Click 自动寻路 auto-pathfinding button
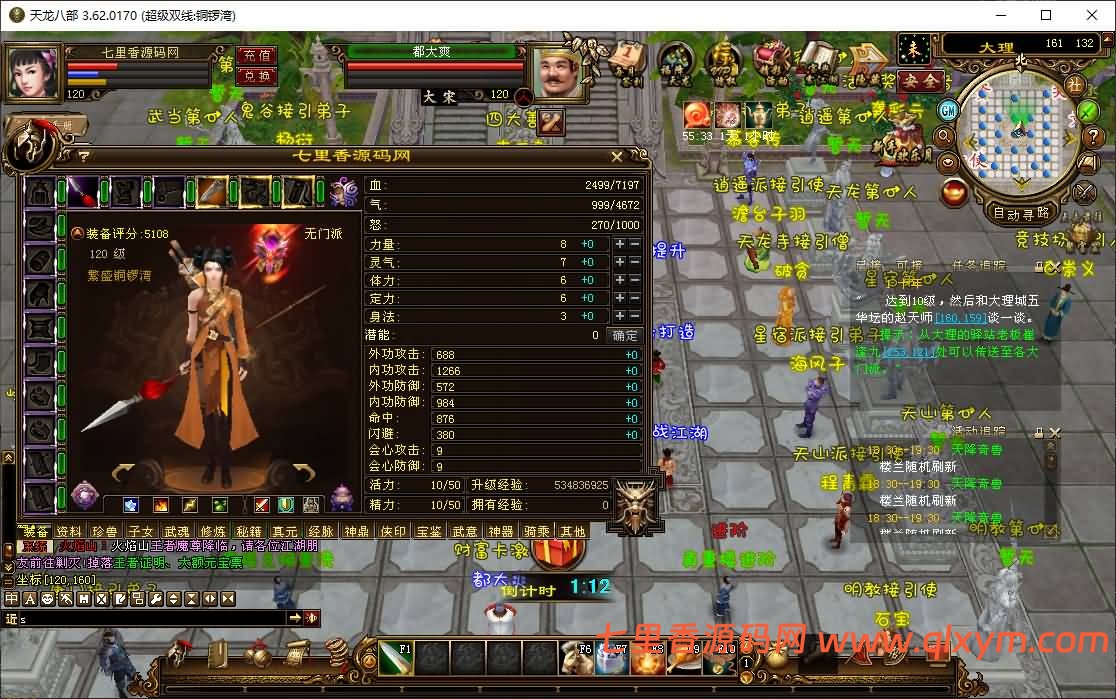 pyautogui.click(x=1021, y=213)
